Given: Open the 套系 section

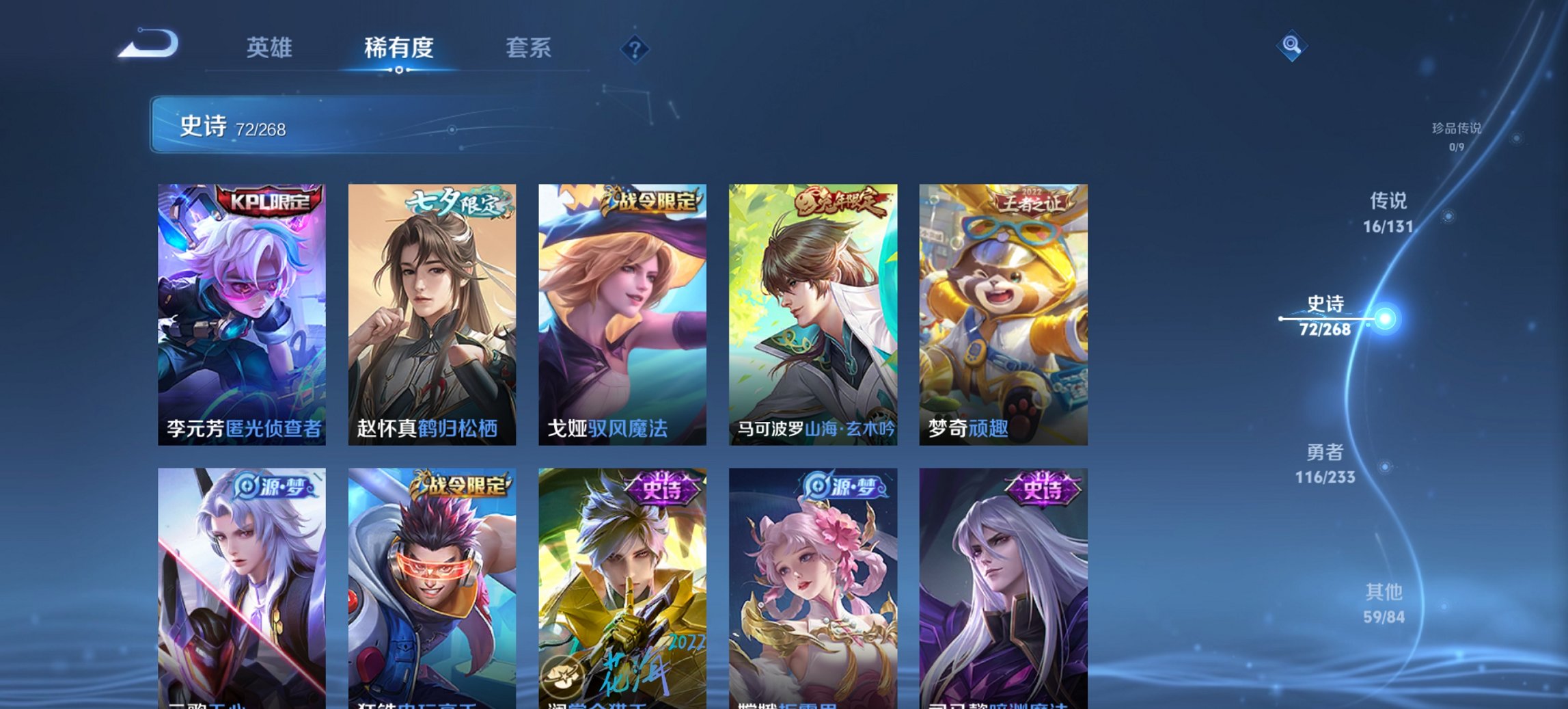Looking at the screenshot, I should coord(529,48).
